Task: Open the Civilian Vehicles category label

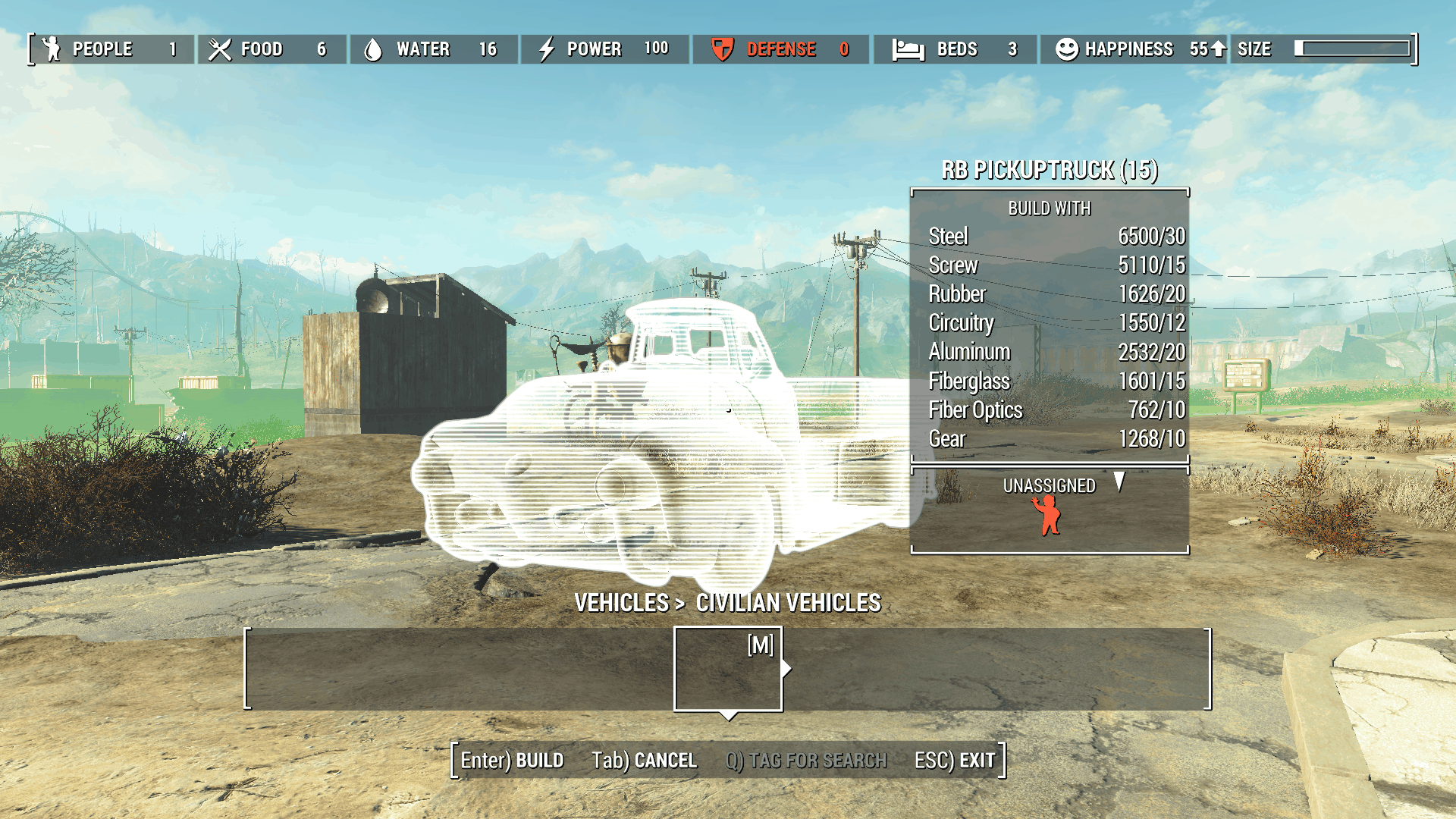Action: (788, 603)
